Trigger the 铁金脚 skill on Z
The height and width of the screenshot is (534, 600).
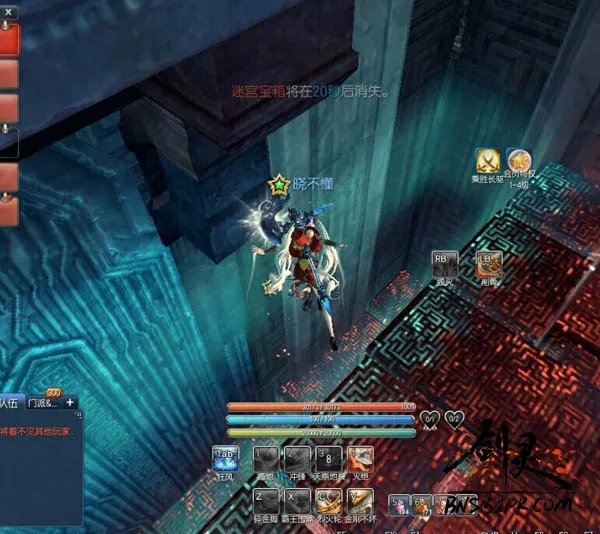(x=263, y=500)
